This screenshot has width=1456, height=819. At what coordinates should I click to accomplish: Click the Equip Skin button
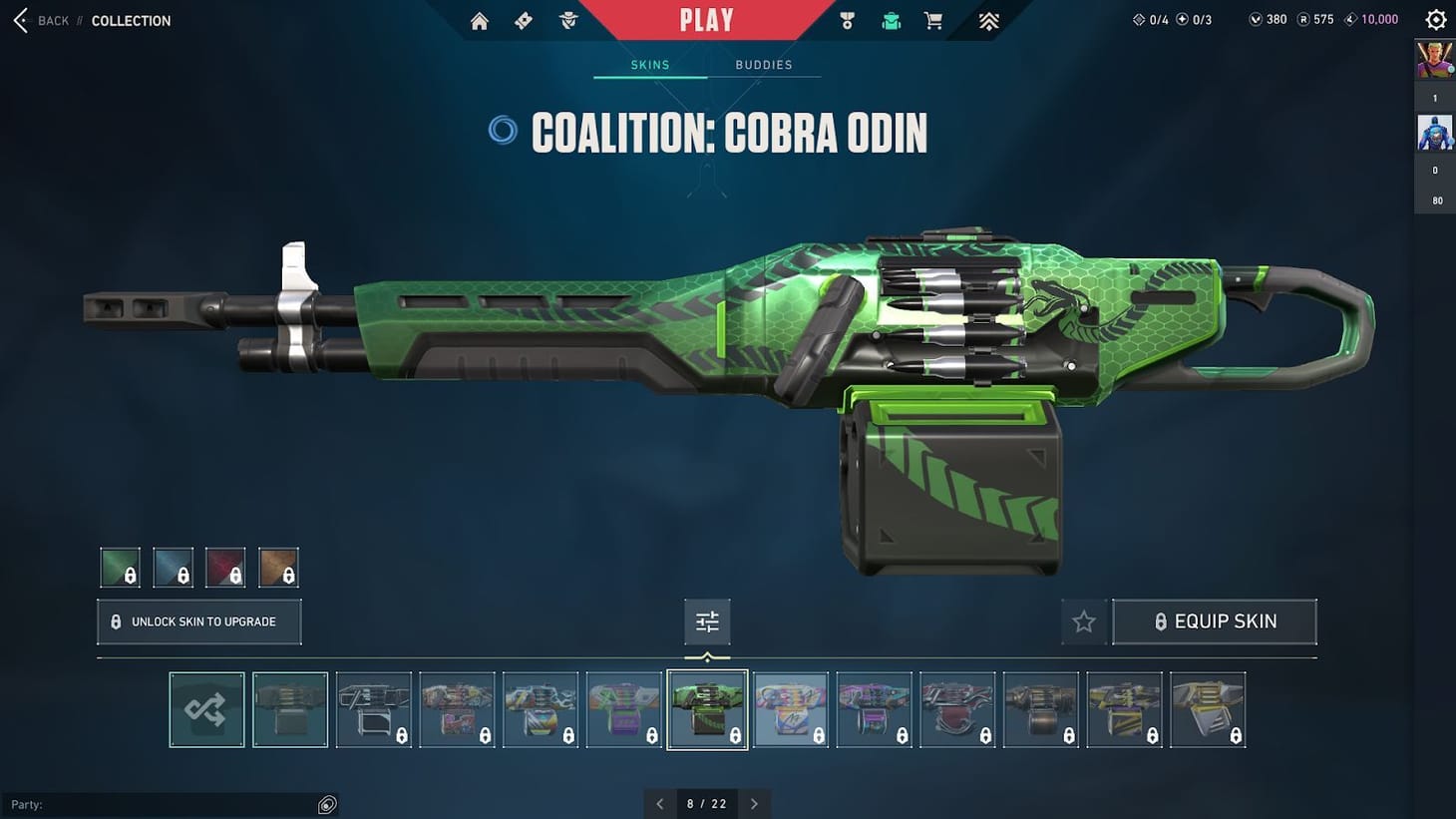click(x=1215, y=620)
